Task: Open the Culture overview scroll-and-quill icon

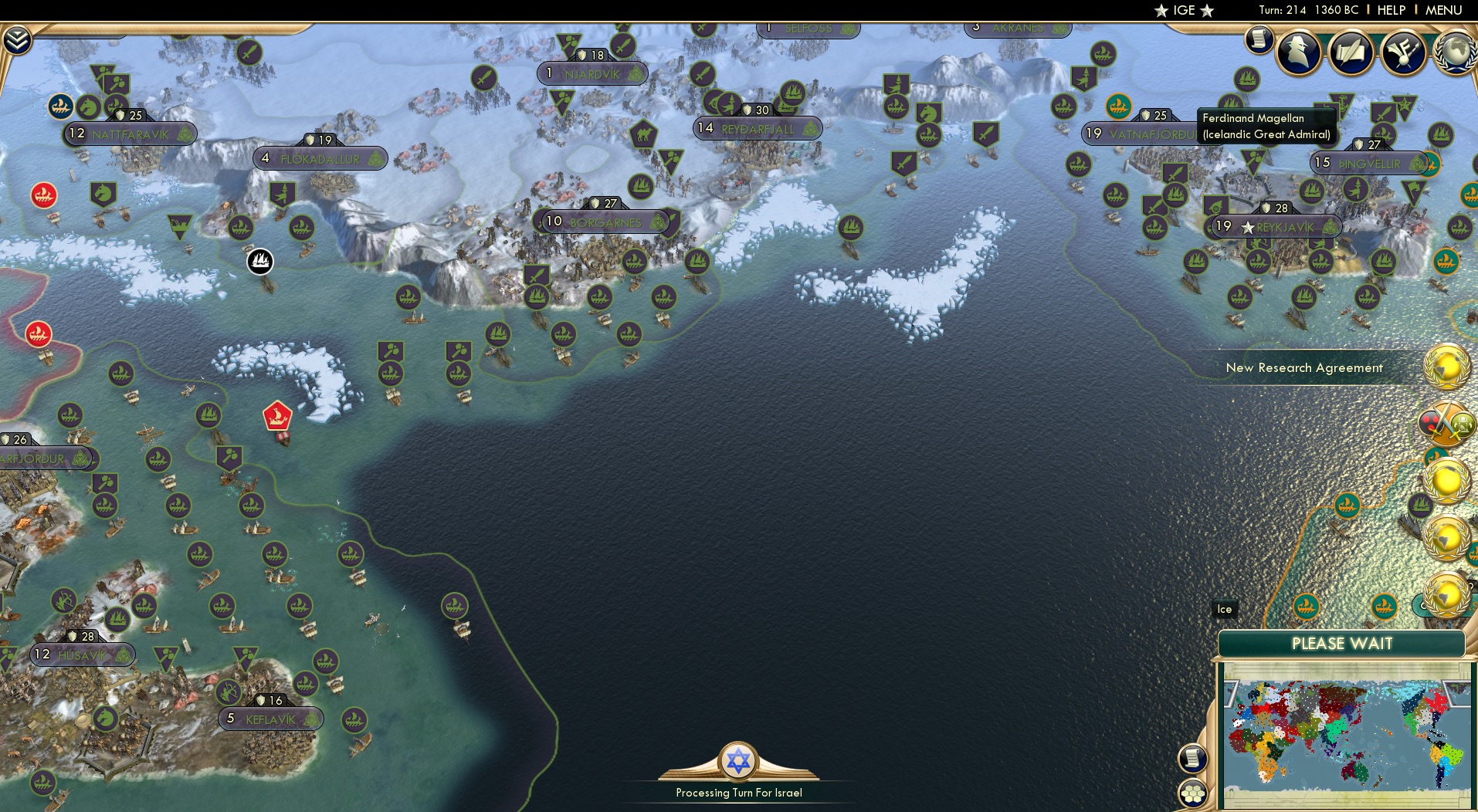Action: pos(1351,52)
